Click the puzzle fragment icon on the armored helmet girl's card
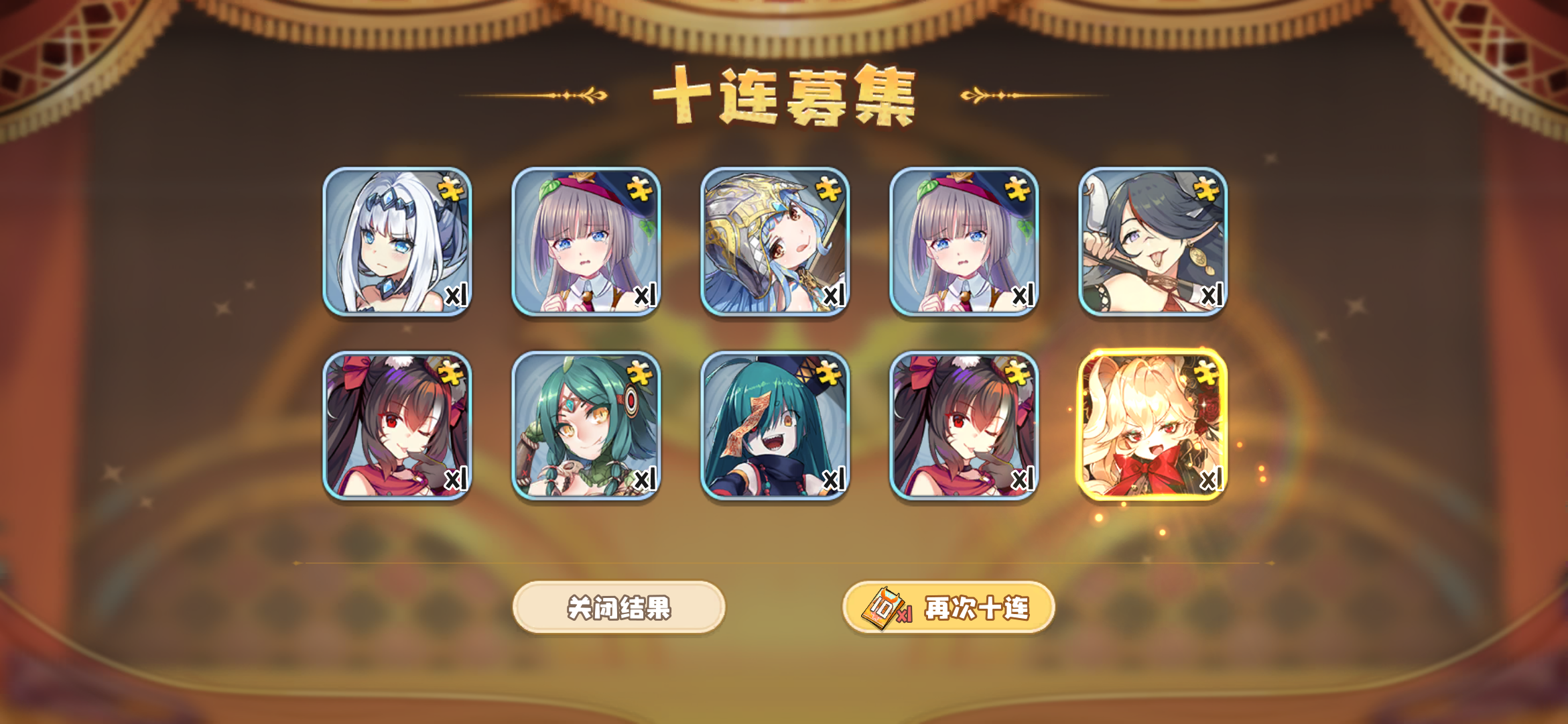The height and width of the screenshot is (724, 1568). click(x=830, y=190)
